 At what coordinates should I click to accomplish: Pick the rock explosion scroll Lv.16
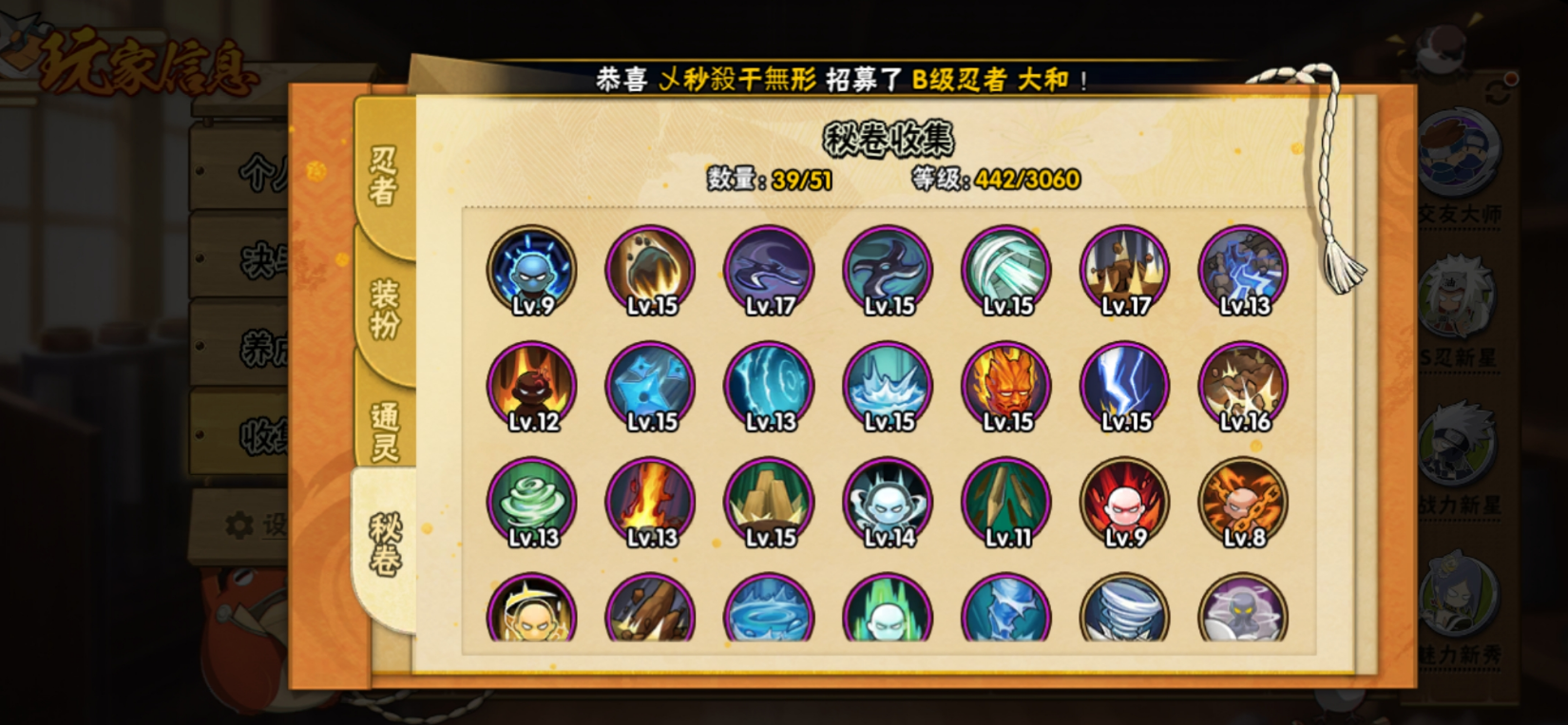click(1243, 387)
